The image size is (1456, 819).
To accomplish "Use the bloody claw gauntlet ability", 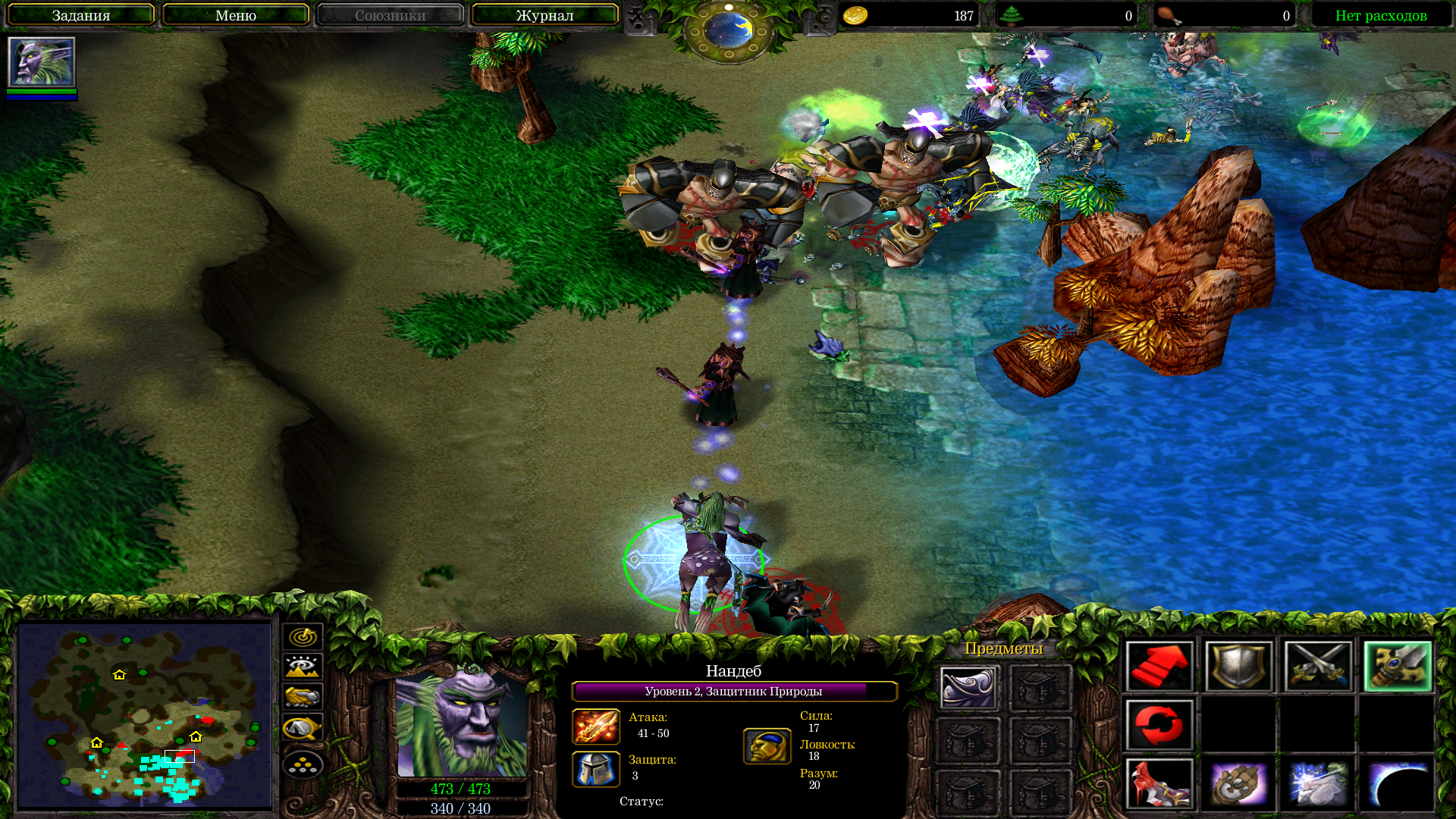I will point(1159,783).
